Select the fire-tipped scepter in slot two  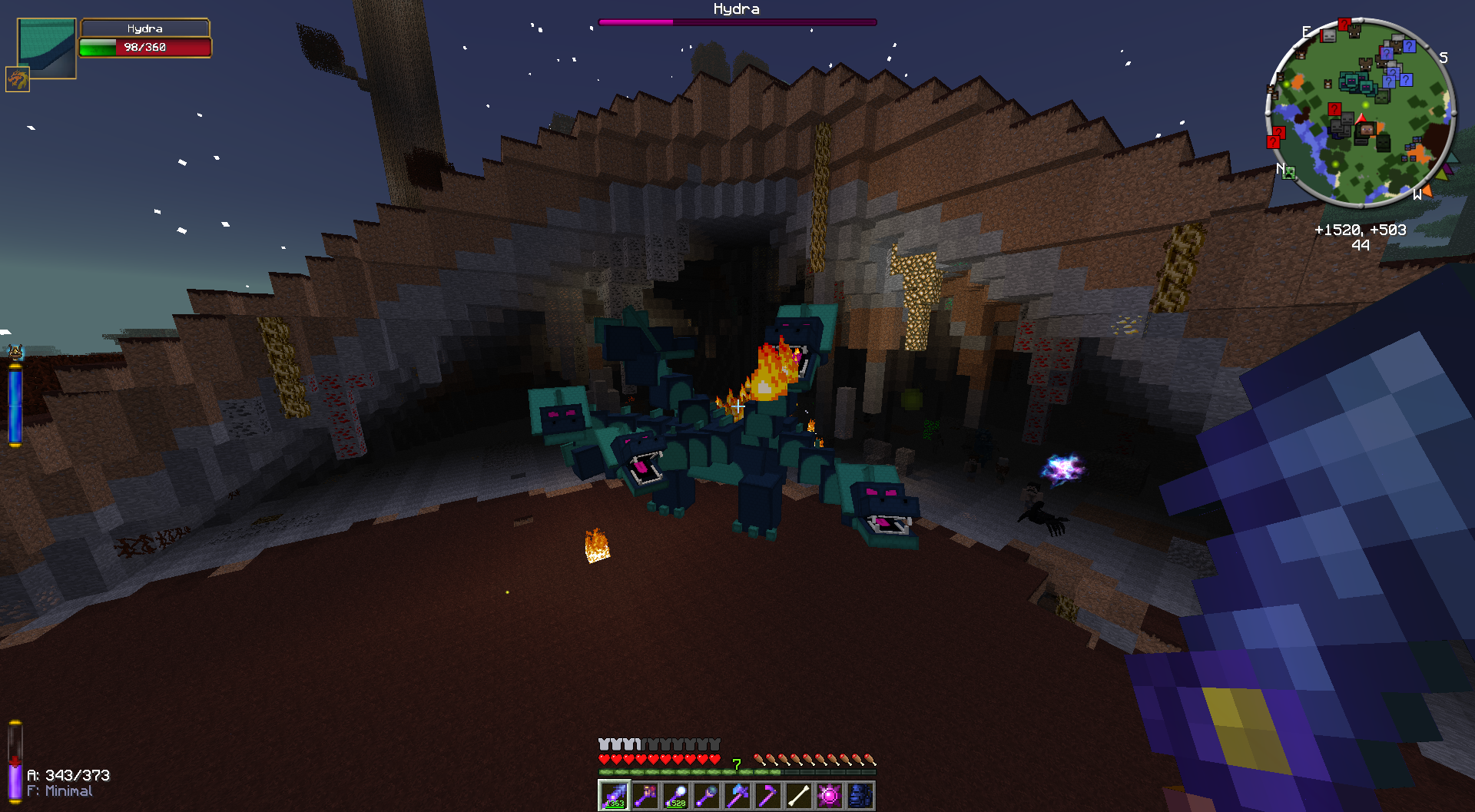point(645,795)
